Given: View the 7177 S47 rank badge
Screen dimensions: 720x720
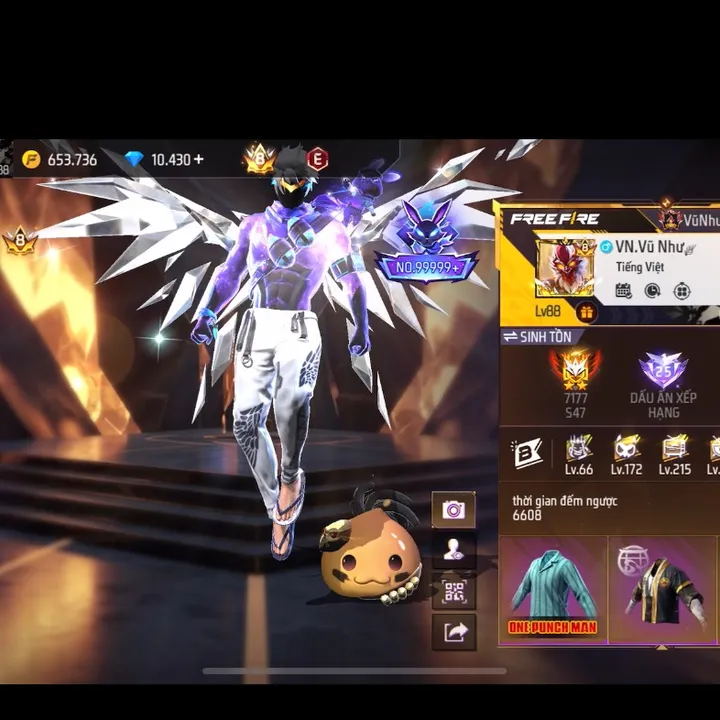Looking at the screenshot, I should (575, 382).
